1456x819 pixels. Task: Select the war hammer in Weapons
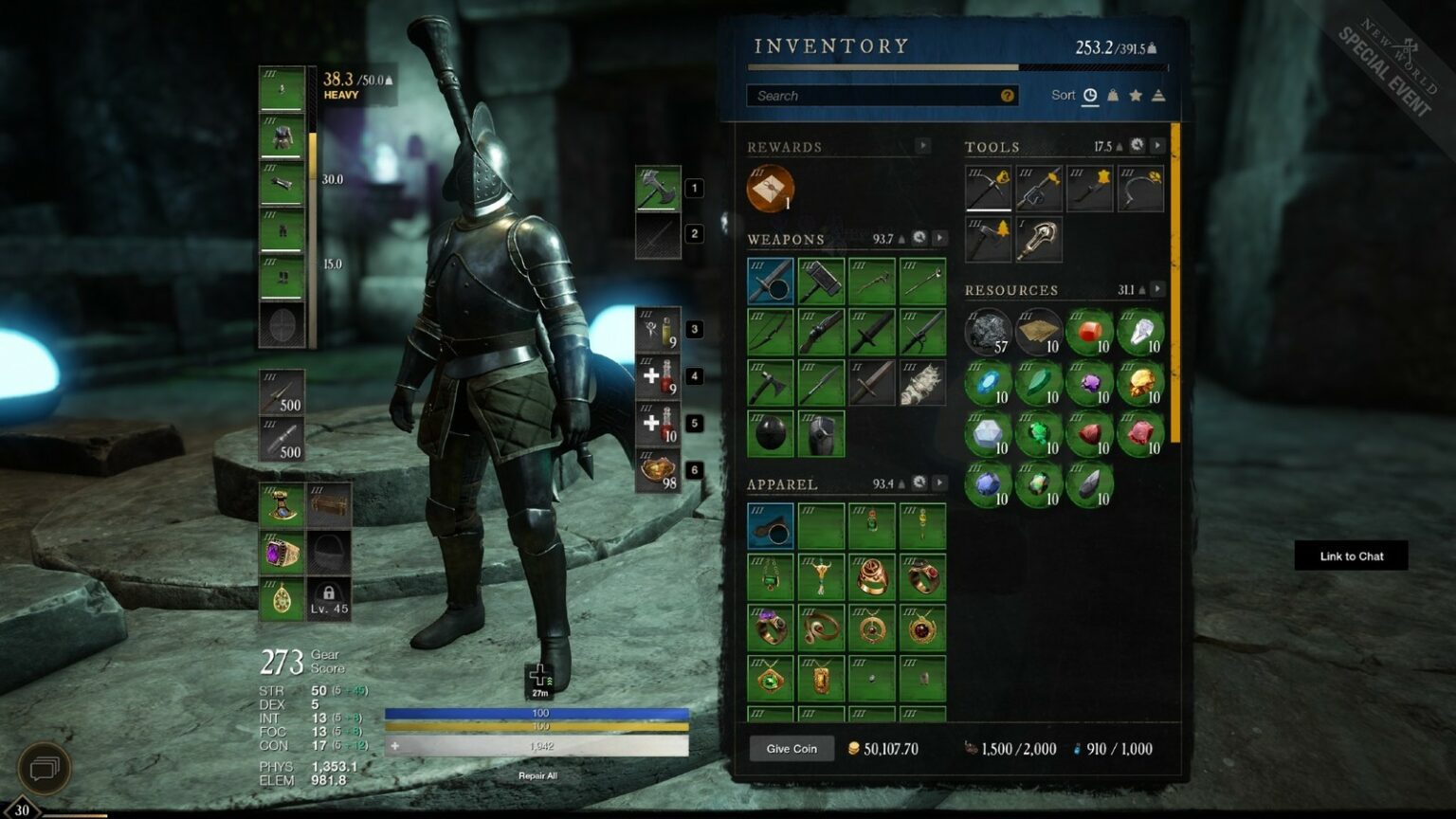[821, 281]
